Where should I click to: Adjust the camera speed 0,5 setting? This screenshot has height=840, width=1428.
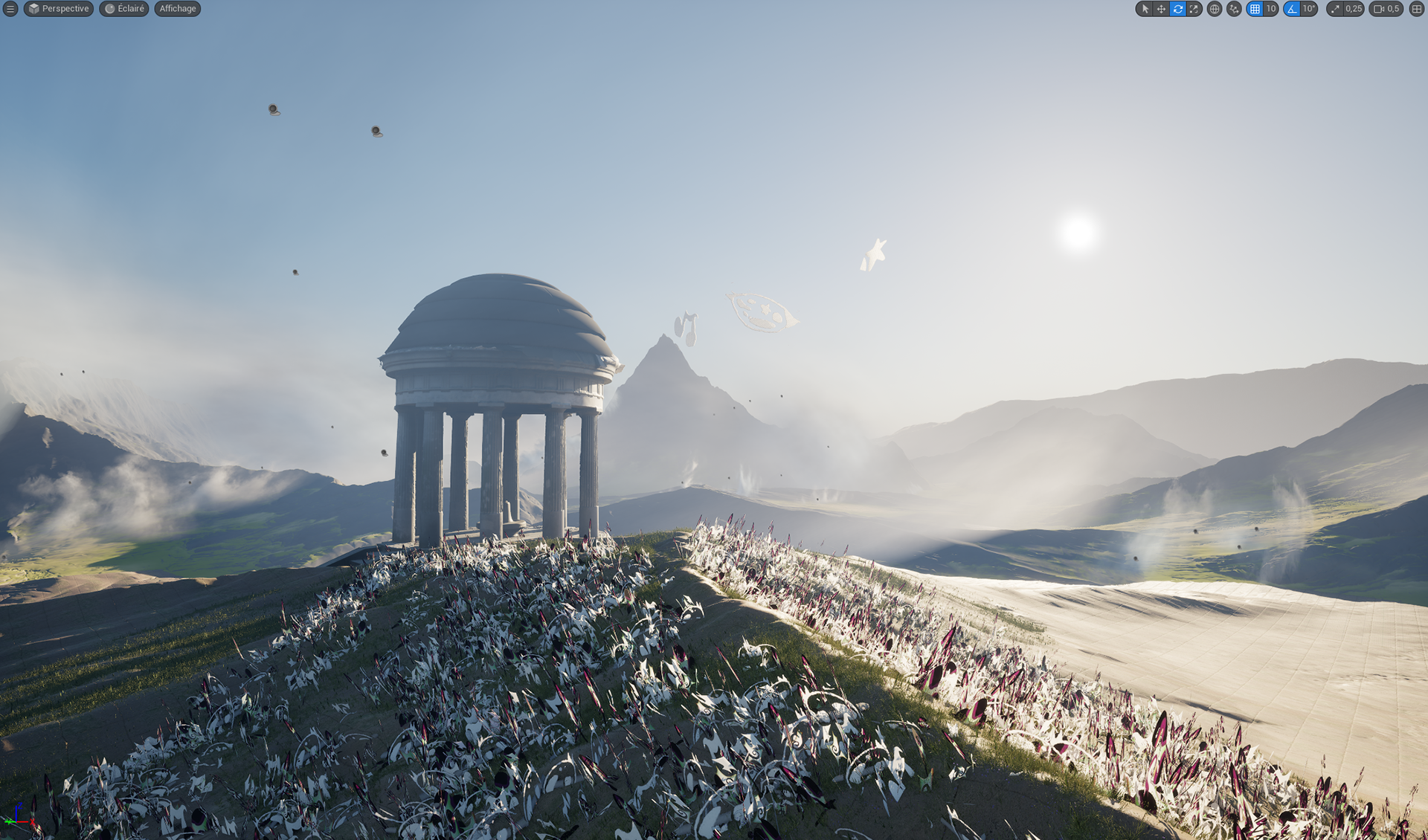click(x=1386, y=9)
